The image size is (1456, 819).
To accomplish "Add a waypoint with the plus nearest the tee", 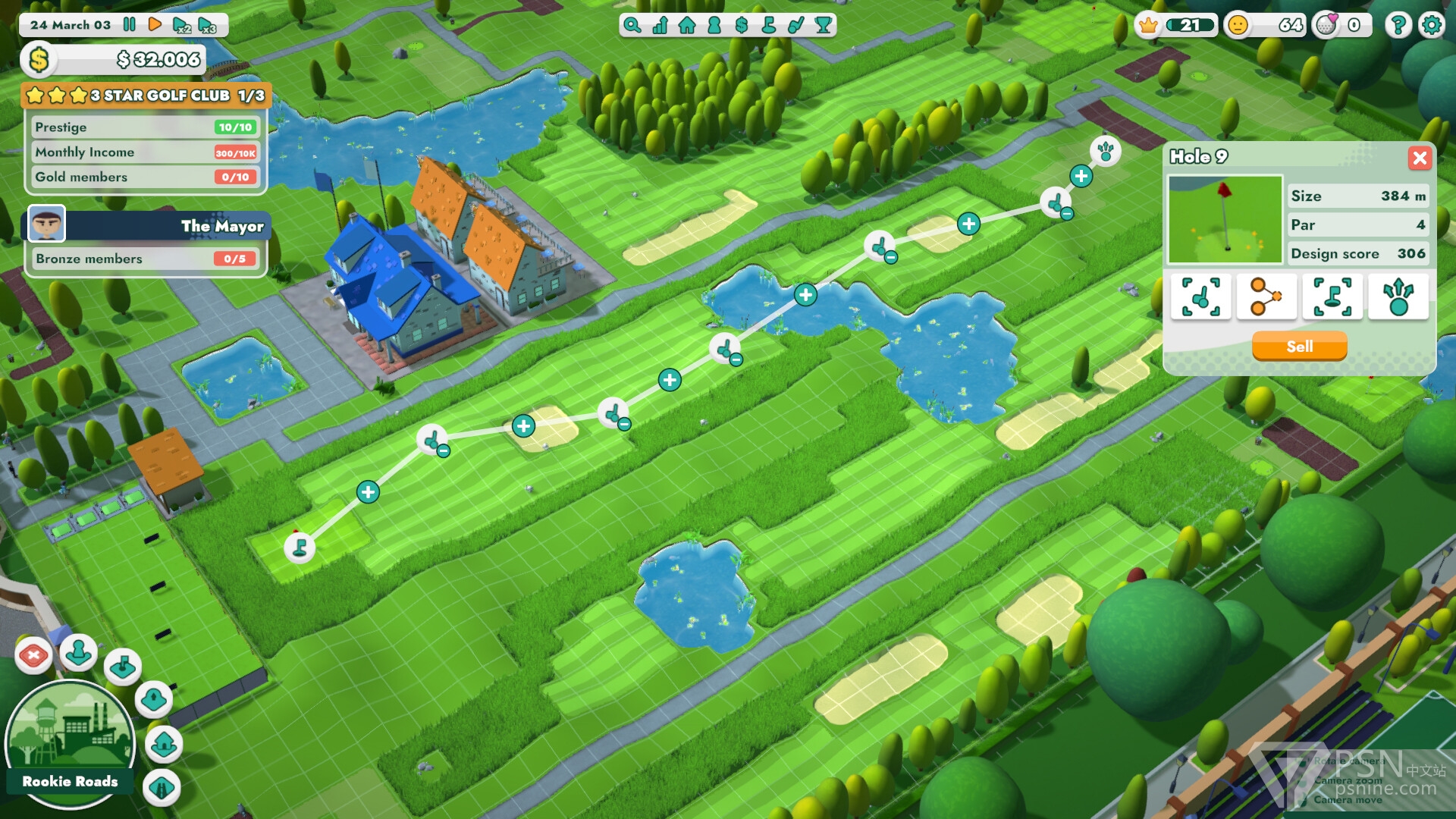I will click(368, 491).
